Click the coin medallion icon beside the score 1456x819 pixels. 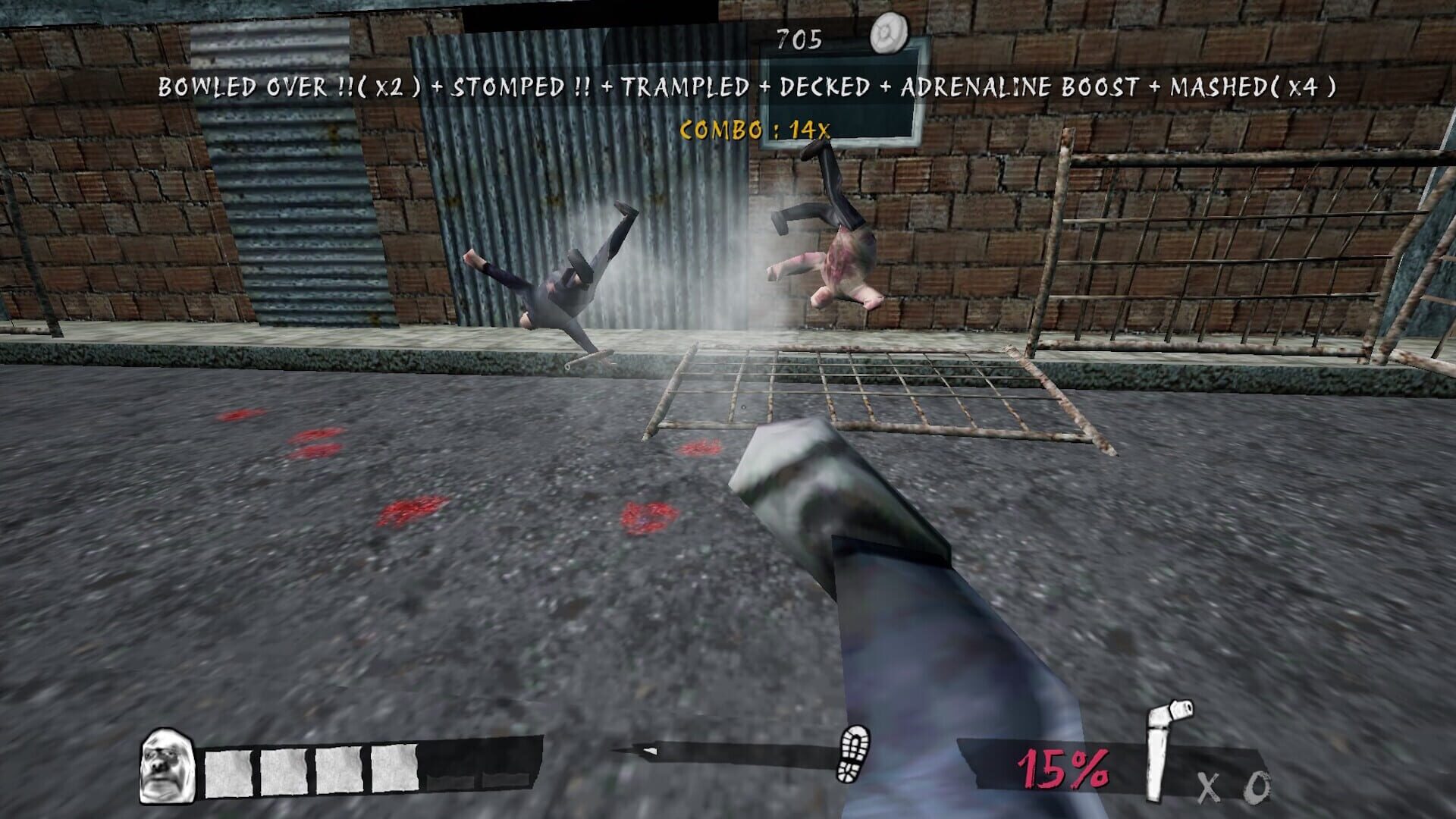tap(889, 32)
